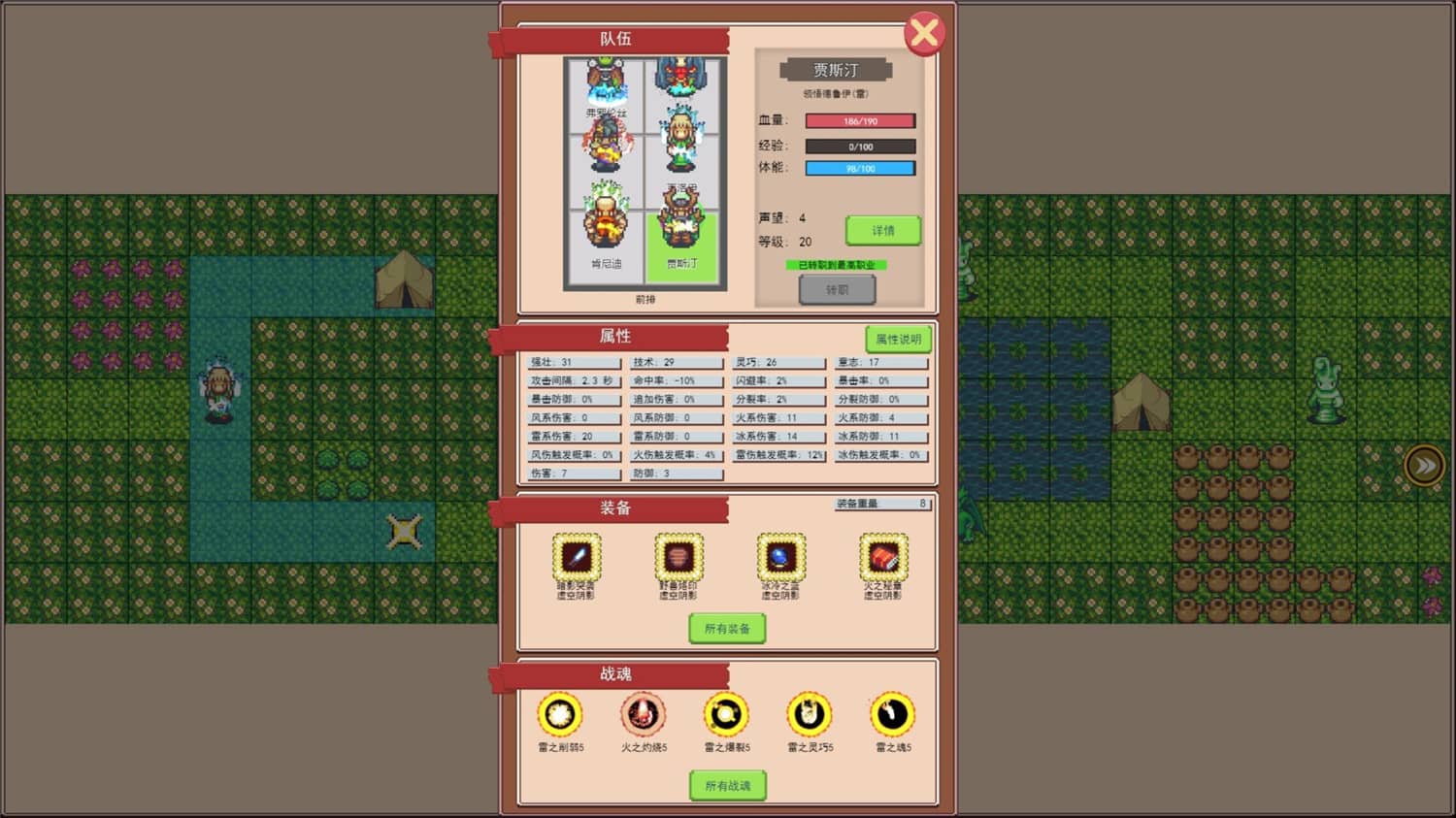View the 雷之灵巧5 battle soul icon
Screen dimensions: 1456x818
point(810,715)
